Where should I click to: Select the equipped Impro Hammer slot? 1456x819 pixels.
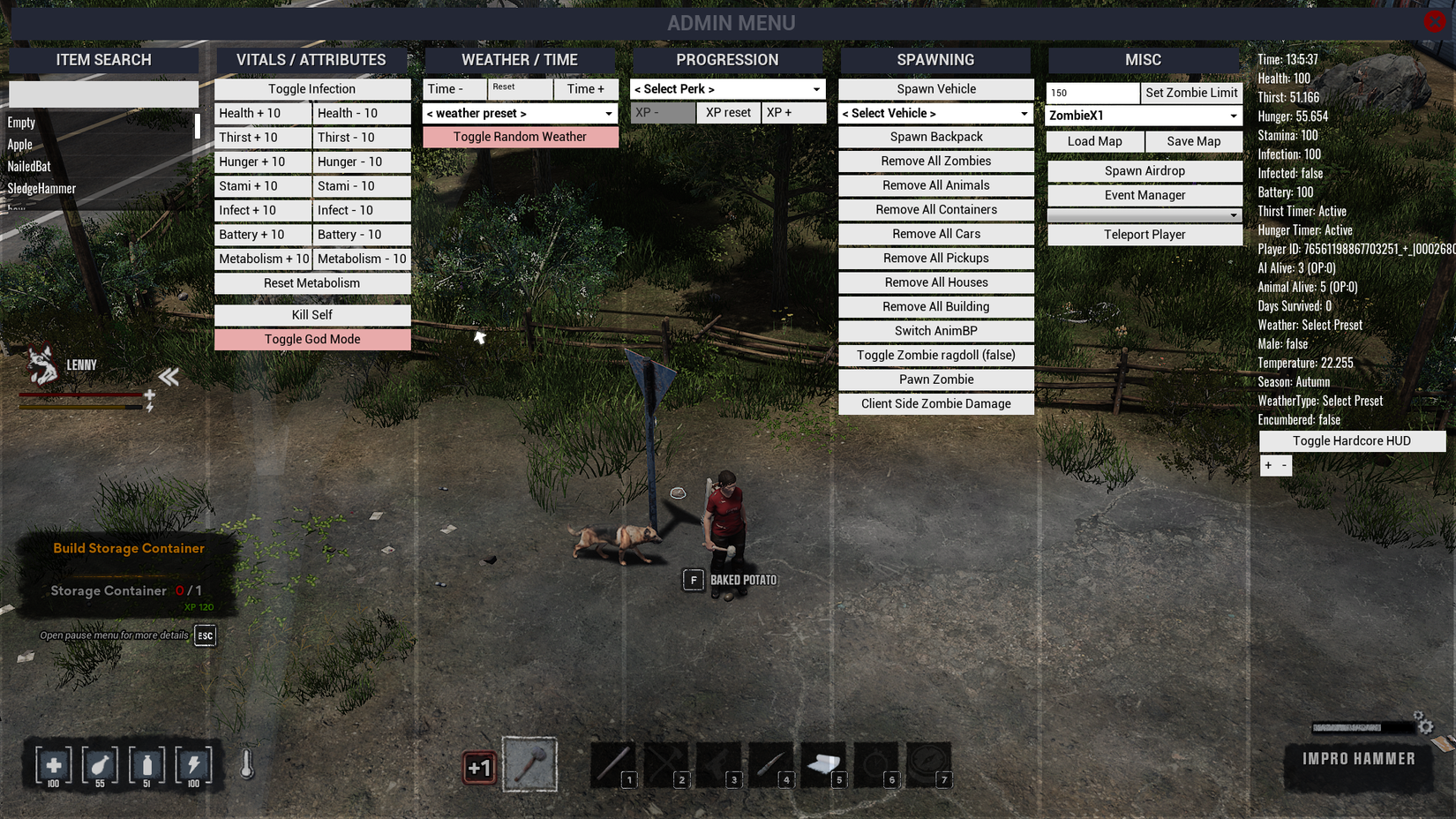tap(530, 764)
